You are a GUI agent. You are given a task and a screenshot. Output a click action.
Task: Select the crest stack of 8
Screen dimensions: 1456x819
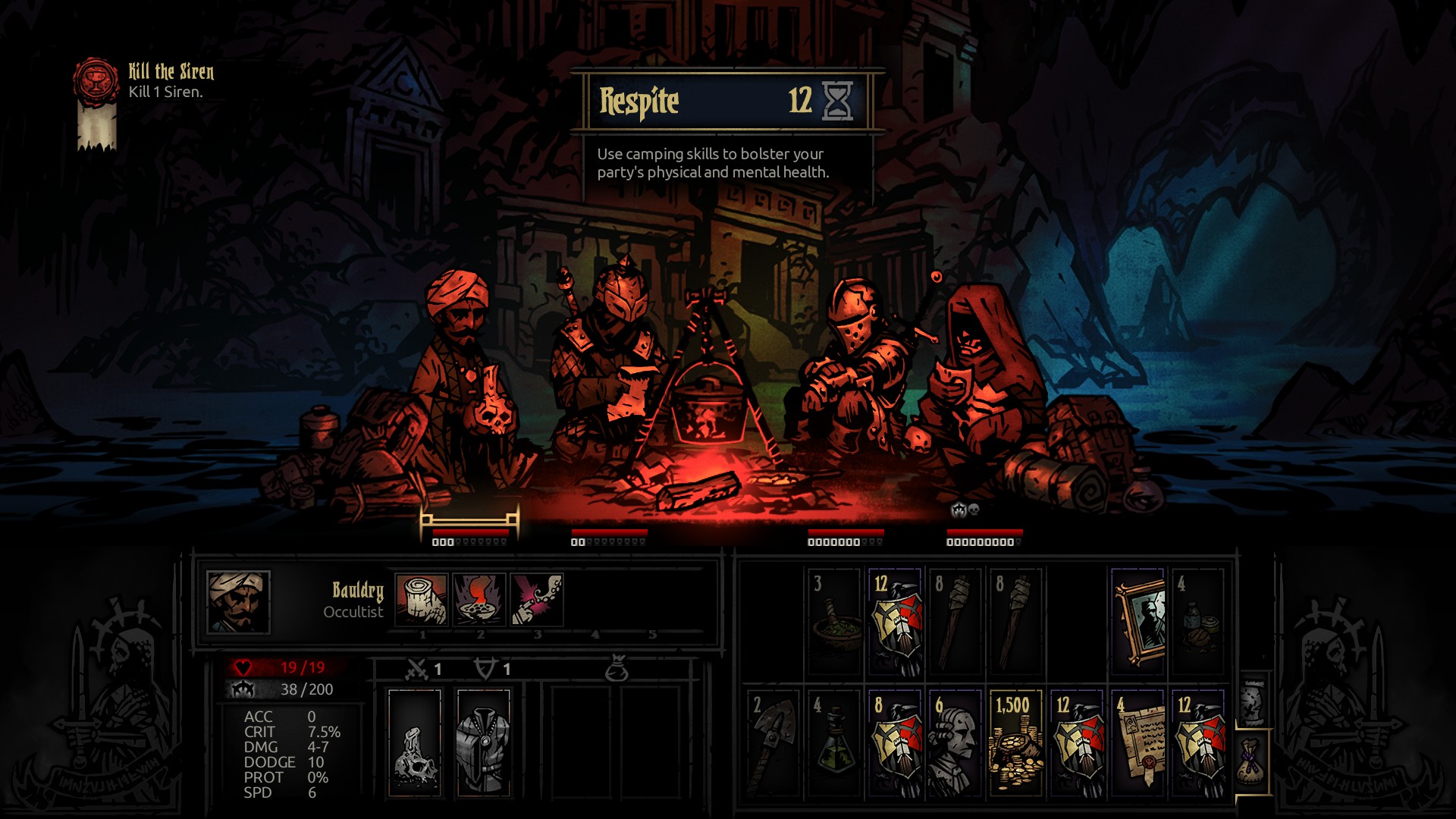pos(895,743)
